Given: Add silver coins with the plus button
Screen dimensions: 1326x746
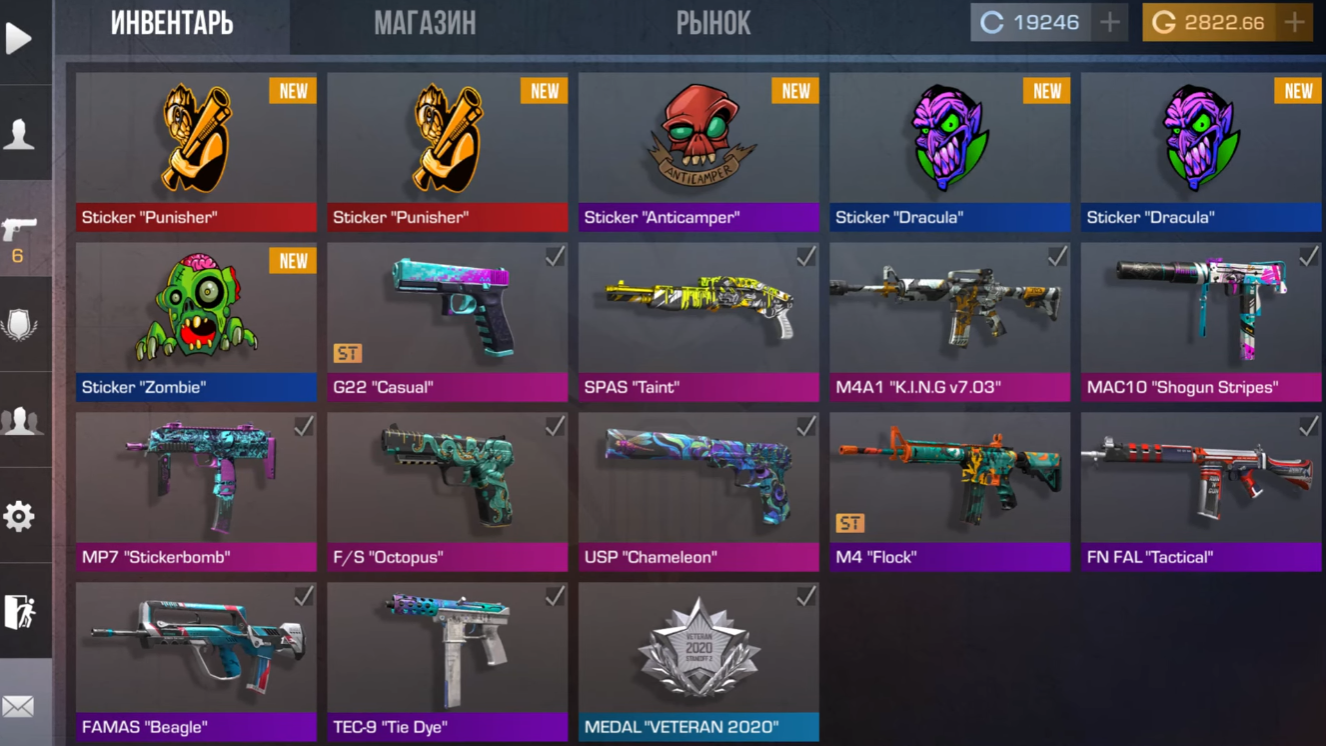Looking at the screenshot, I should pyautogui.click(x=1110, y=23).
